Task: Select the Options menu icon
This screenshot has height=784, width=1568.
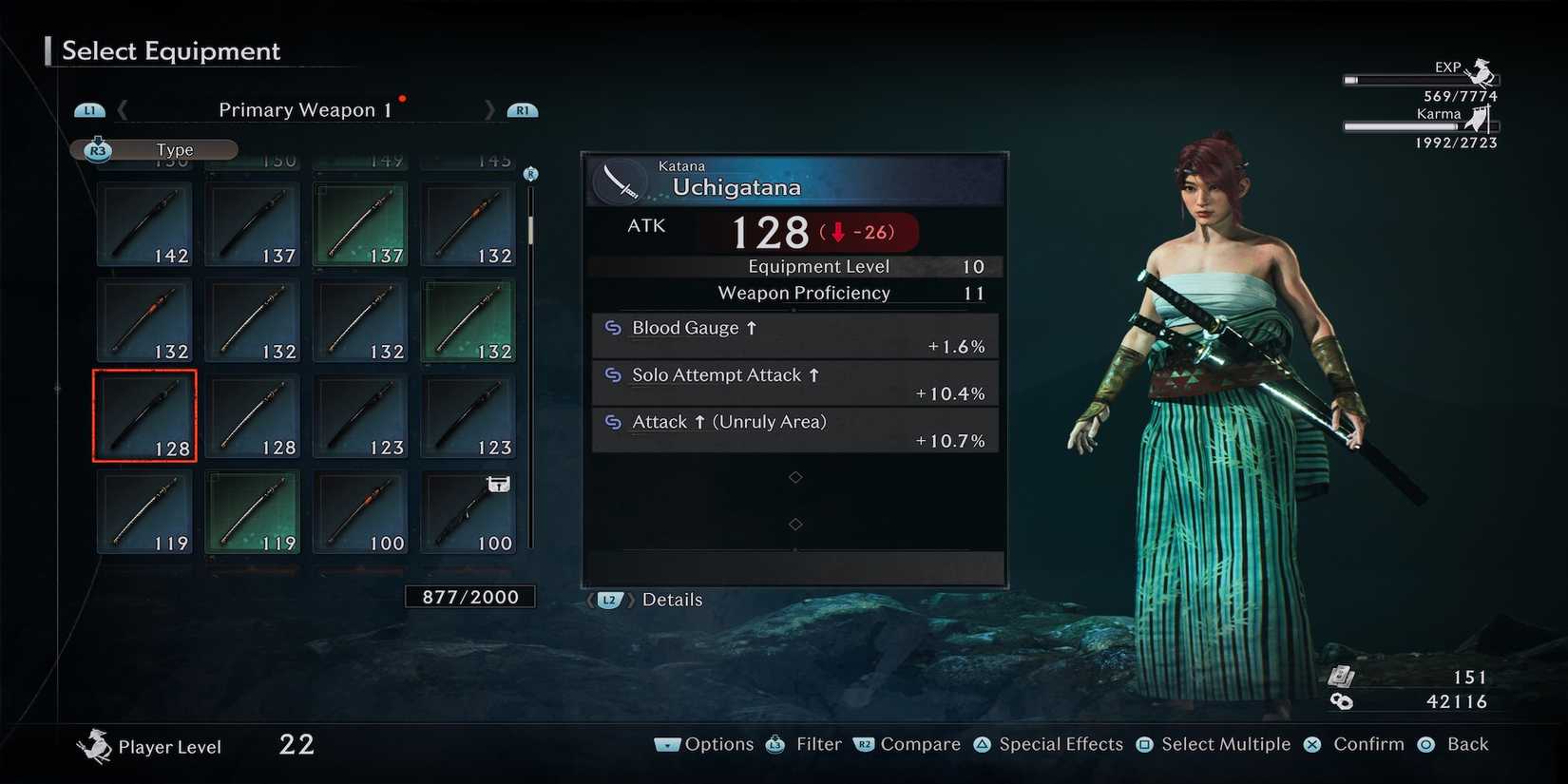Action: (668, 744)
